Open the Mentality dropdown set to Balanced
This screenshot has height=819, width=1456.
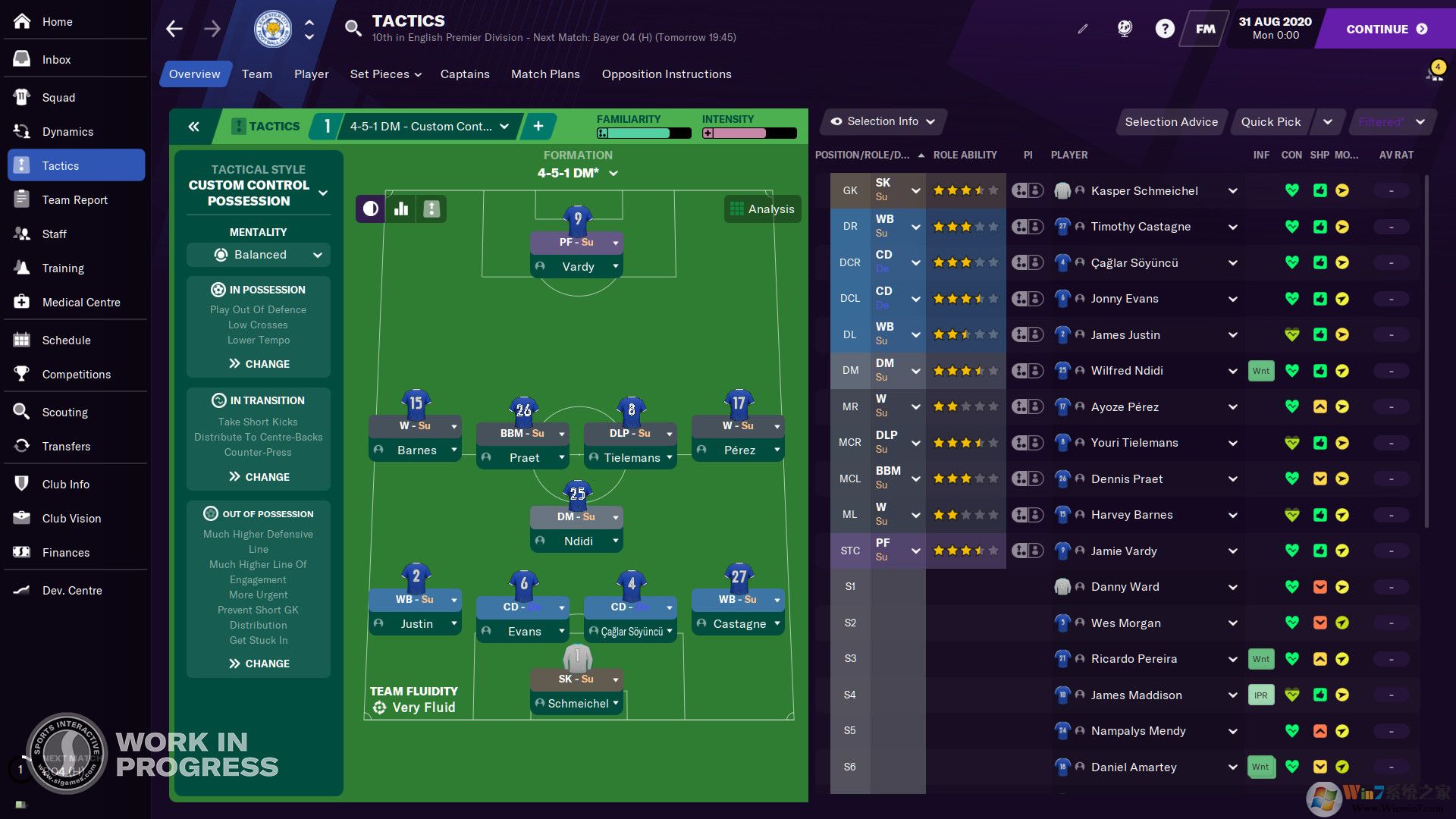click(x=259, y=255)
